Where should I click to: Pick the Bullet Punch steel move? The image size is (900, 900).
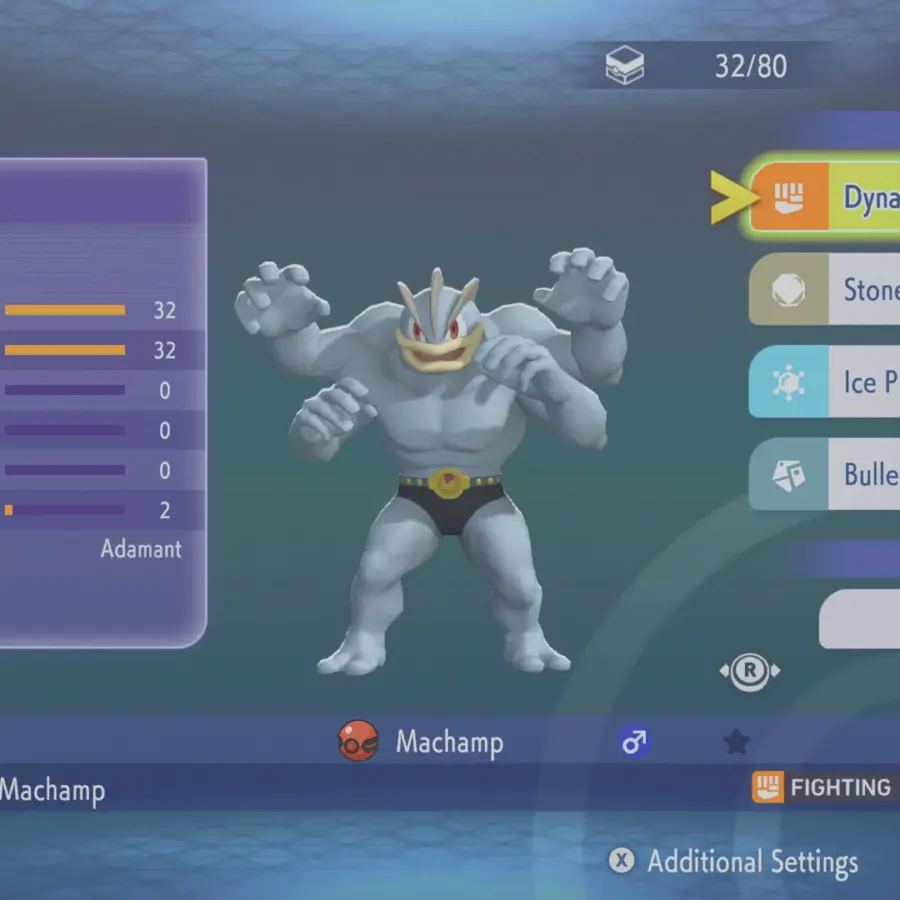pyautogui.click(x=825, y=473)
